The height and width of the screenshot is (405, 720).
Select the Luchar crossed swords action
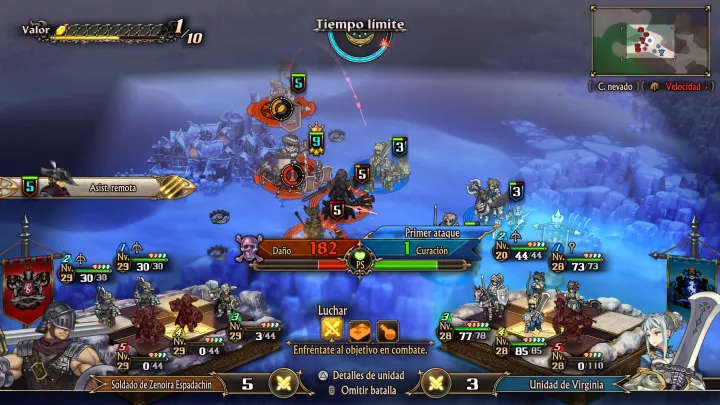(332, 328)
